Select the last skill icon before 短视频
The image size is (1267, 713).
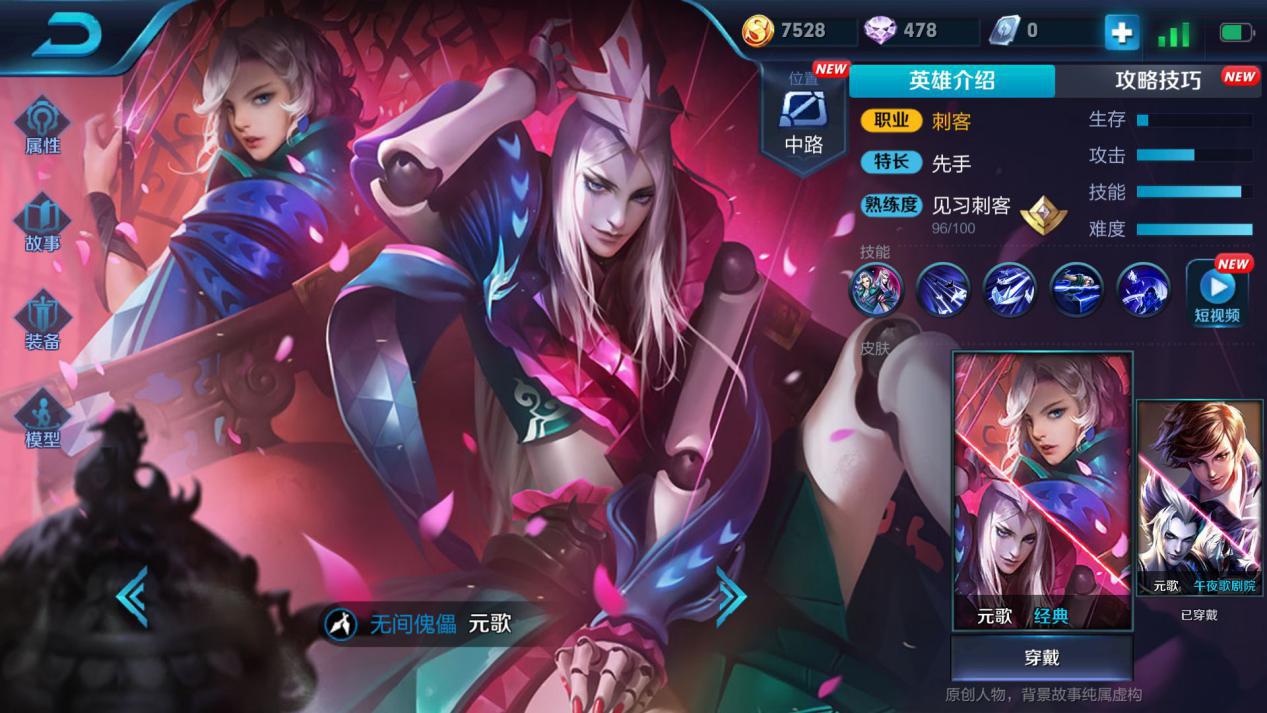(1143, 290)
